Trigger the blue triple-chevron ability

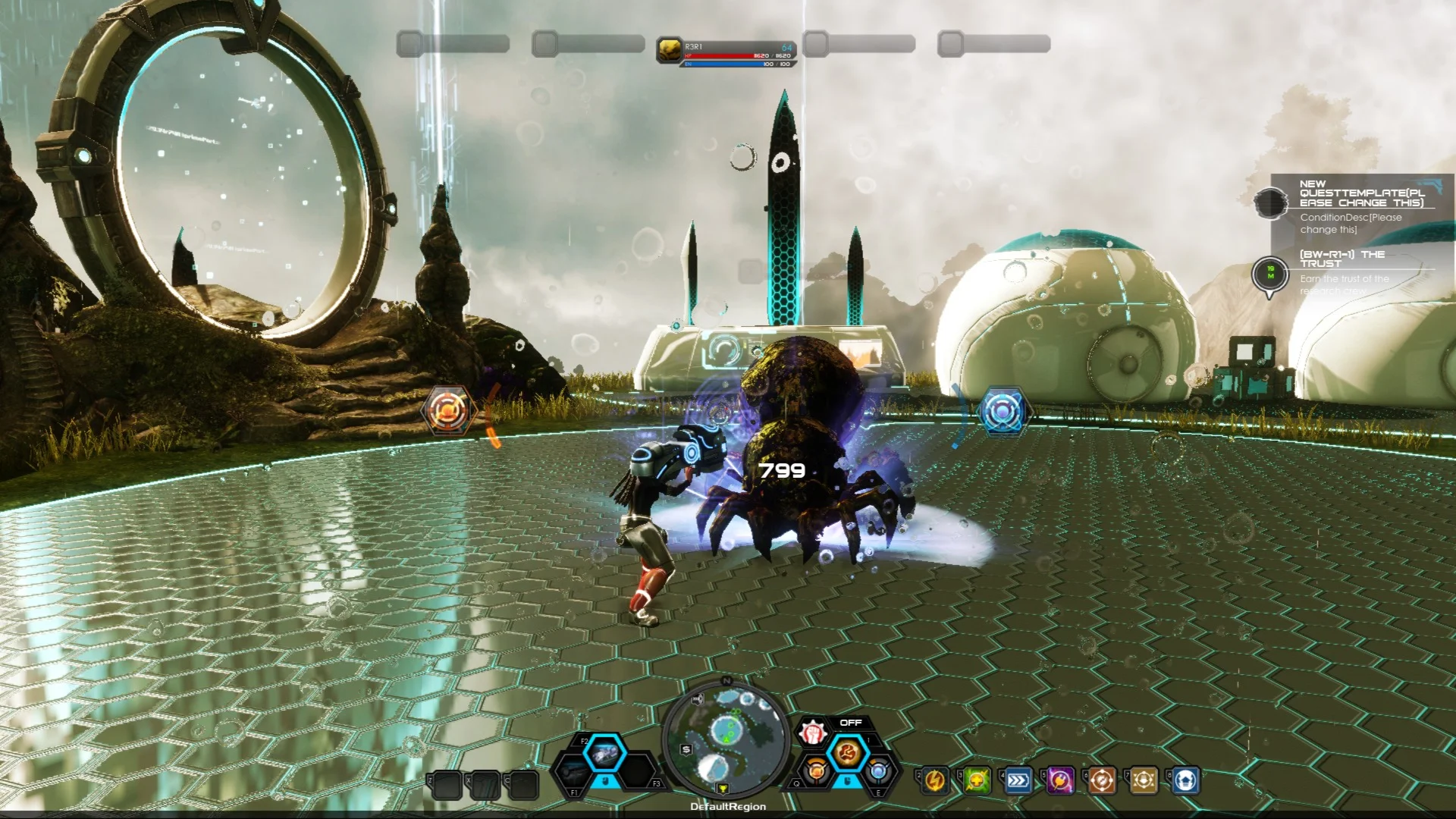tap(1018, 780)
